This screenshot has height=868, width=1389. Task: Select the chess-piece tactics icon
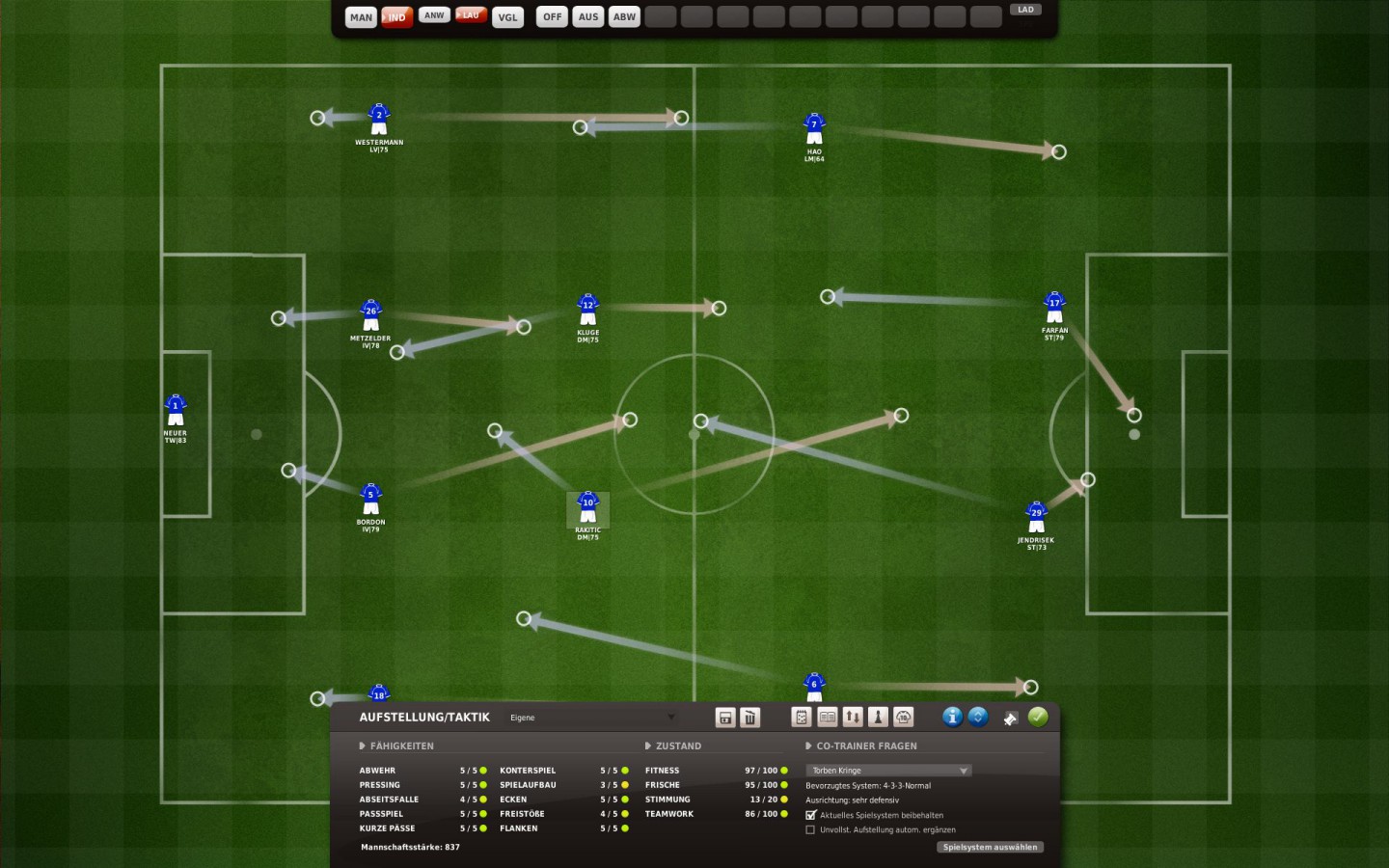click(879, 718)
